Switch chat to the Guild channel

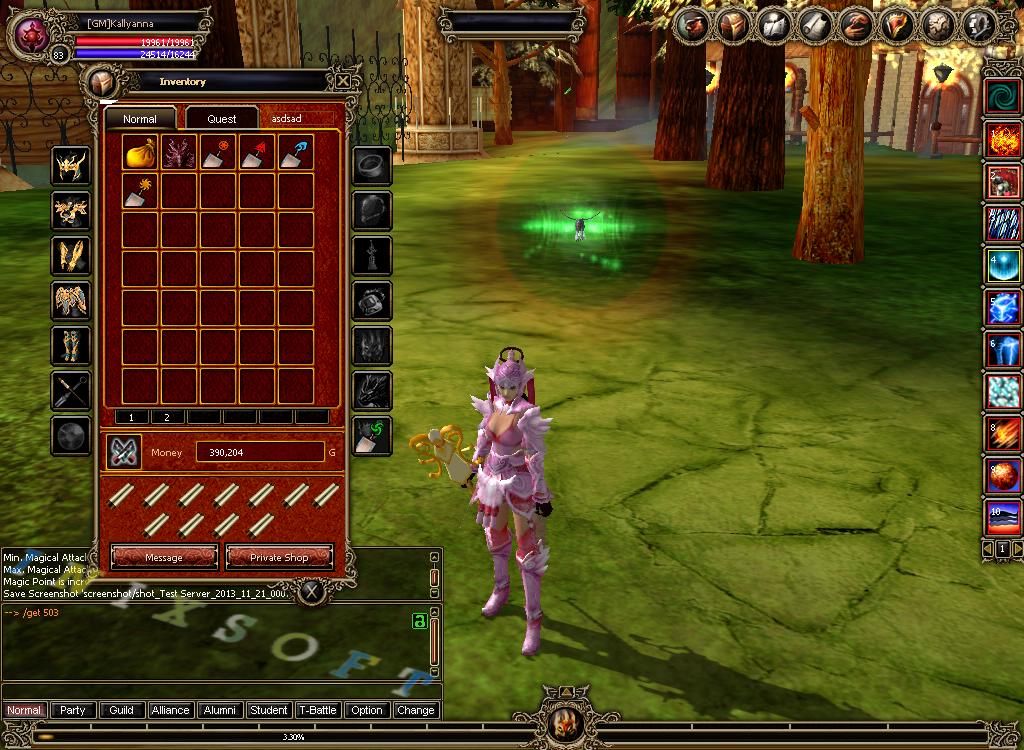(x=122, y=710)
